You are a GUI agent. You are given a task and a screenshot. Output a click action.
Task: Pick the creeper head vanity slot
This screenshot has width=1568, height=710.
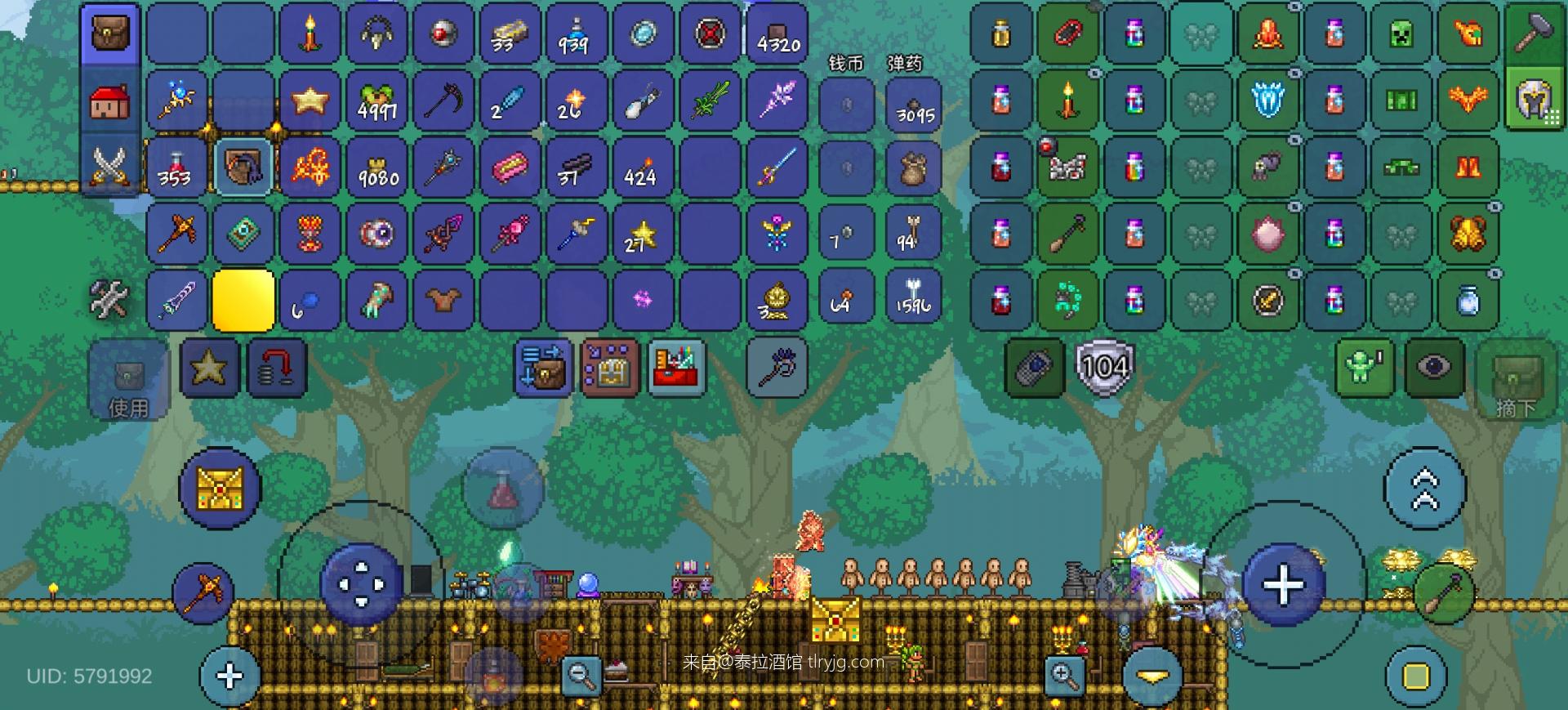tap(1401, 34)
